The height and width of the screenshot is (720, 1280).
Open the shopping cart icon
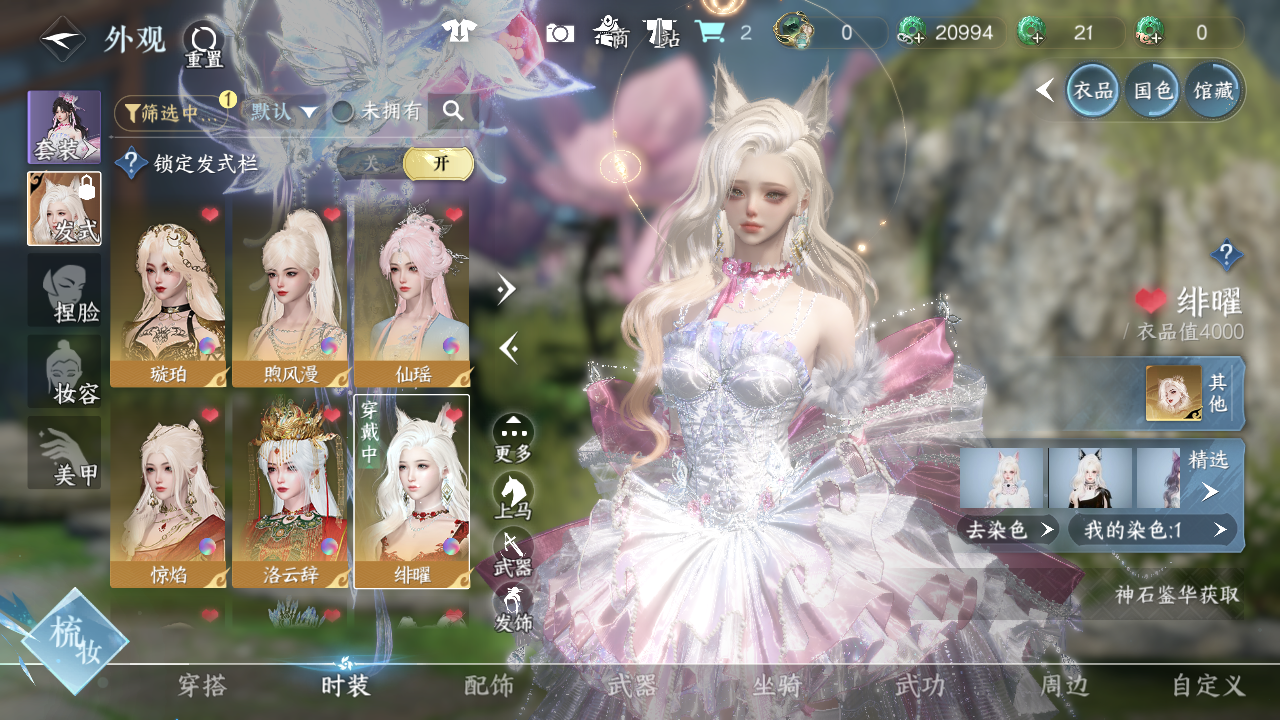(710, 32)
